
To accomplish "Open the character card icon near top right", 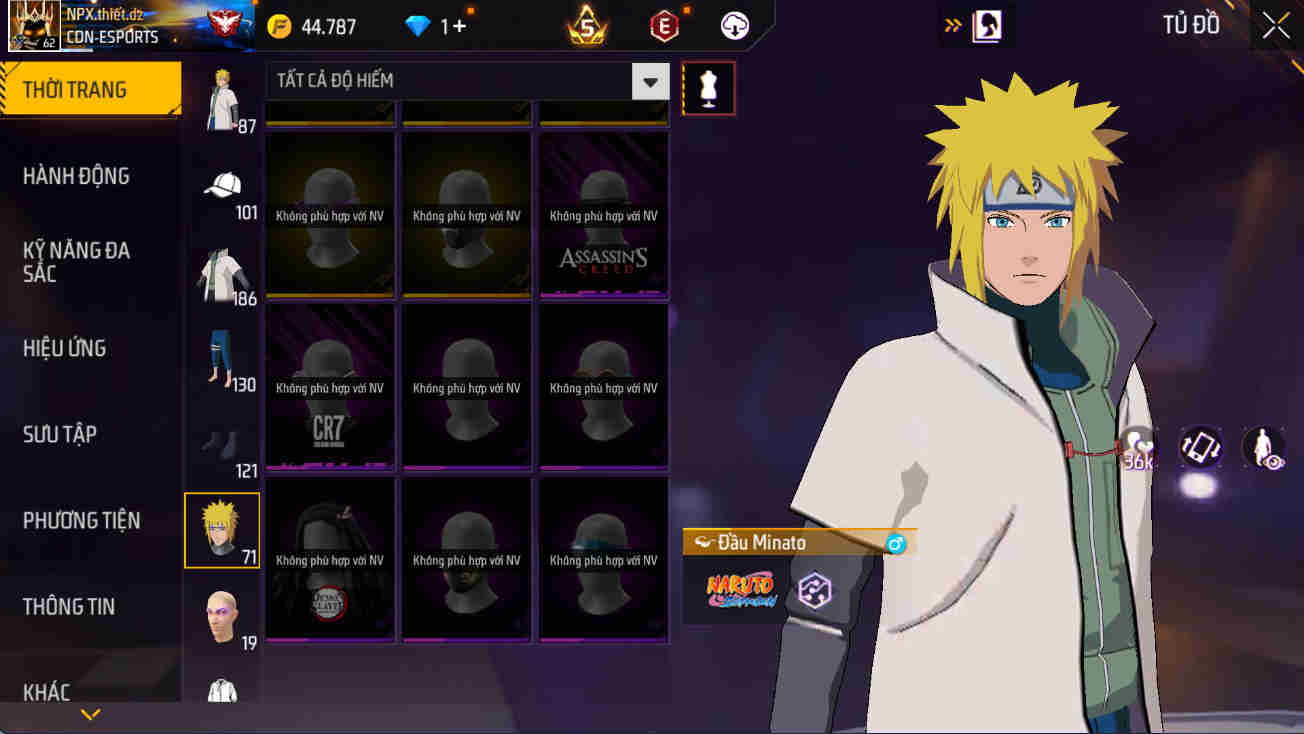I will point(985,26).
